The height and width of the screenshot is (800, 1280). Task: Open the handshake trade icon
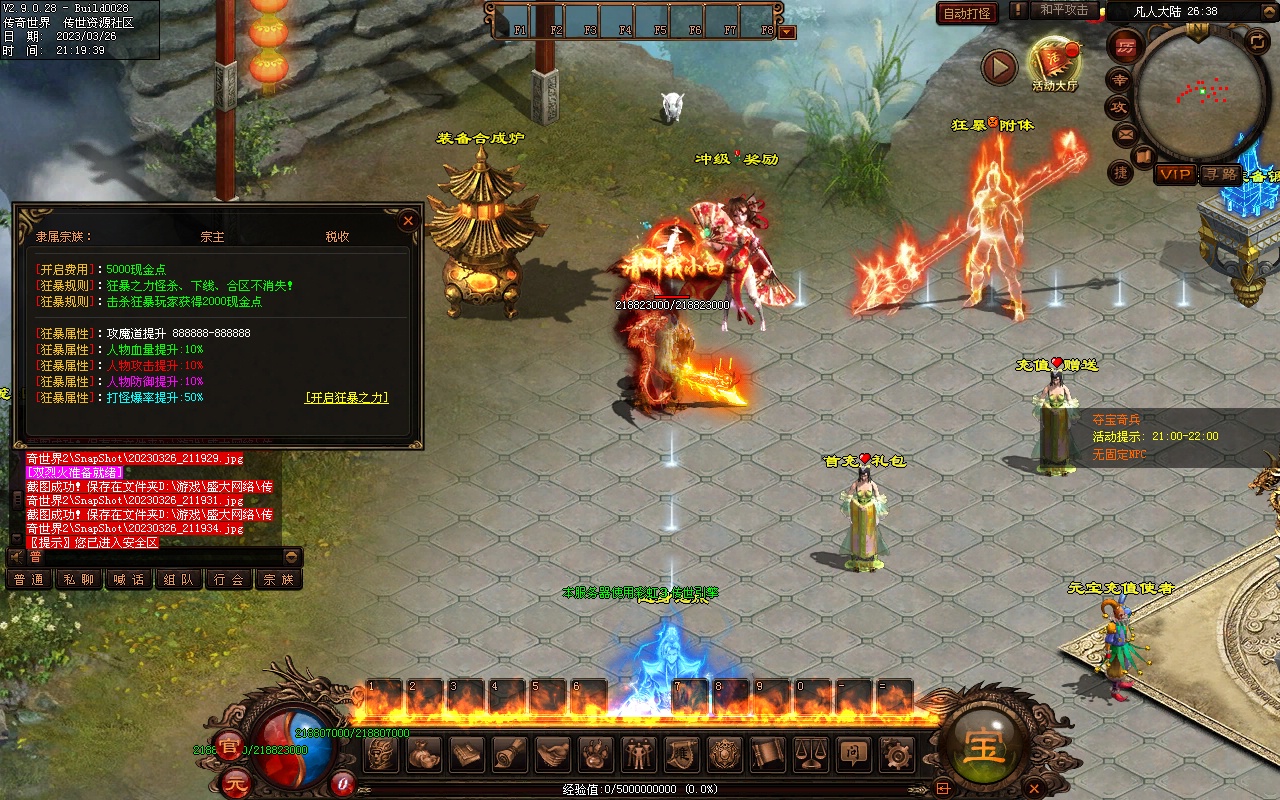553,753
